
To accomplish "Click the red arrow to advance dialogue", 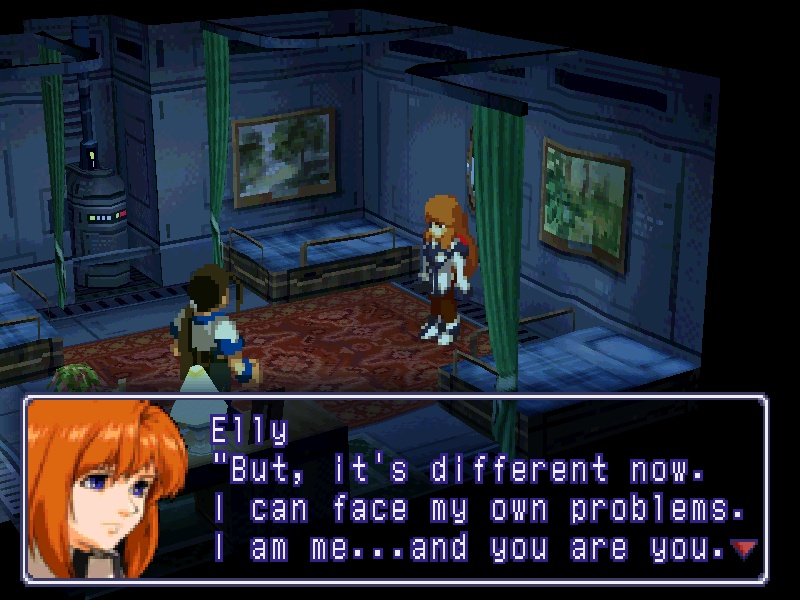I will tap(743, 548).
